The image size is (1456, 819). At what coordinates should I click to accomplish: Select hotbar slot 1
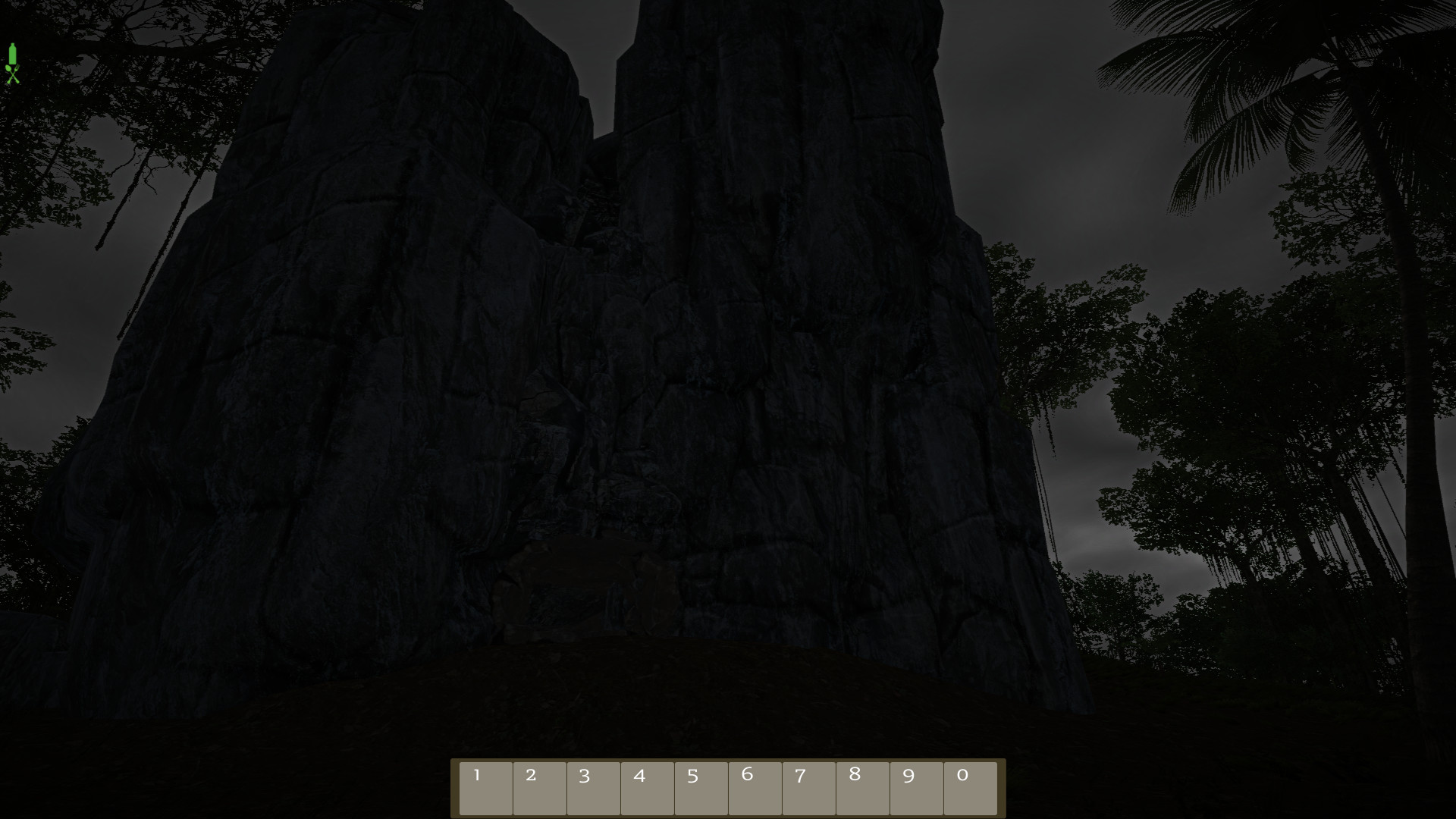pos(486,788)
